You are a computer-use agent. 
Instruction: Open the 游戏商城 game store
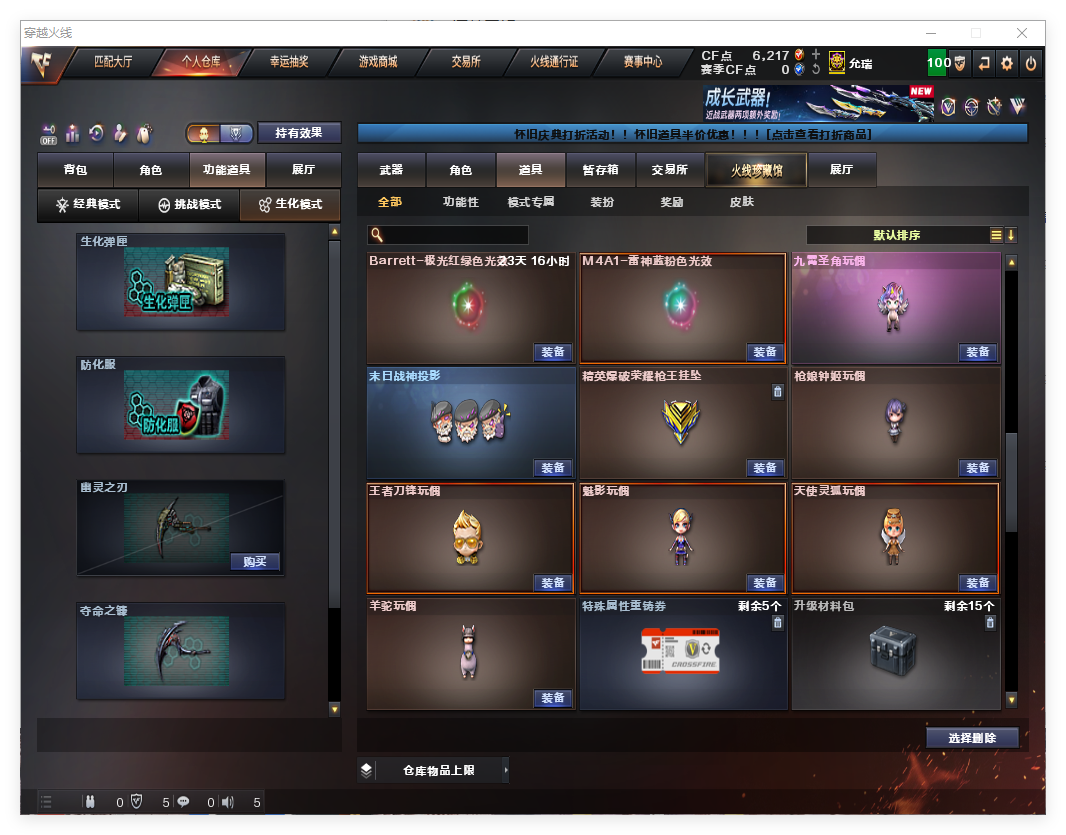pos(378,62)
